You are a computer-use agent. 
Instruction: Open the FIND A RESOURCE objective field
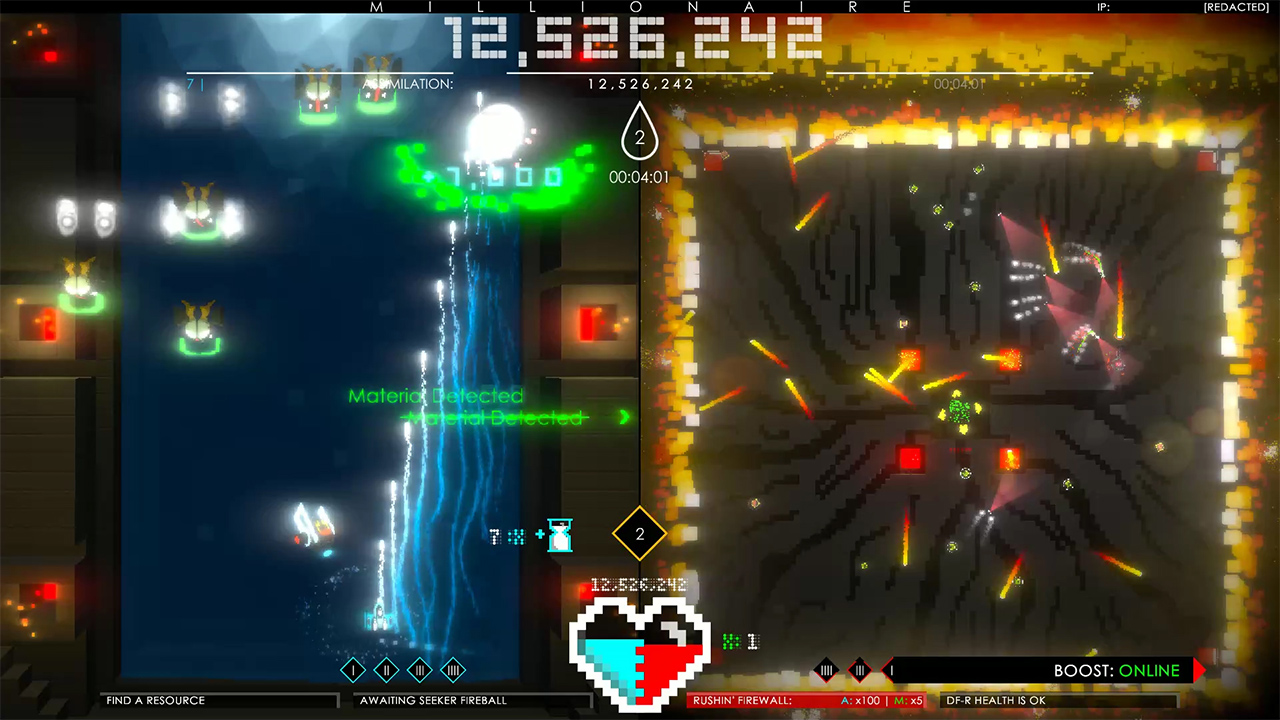[x=218, y=700]
